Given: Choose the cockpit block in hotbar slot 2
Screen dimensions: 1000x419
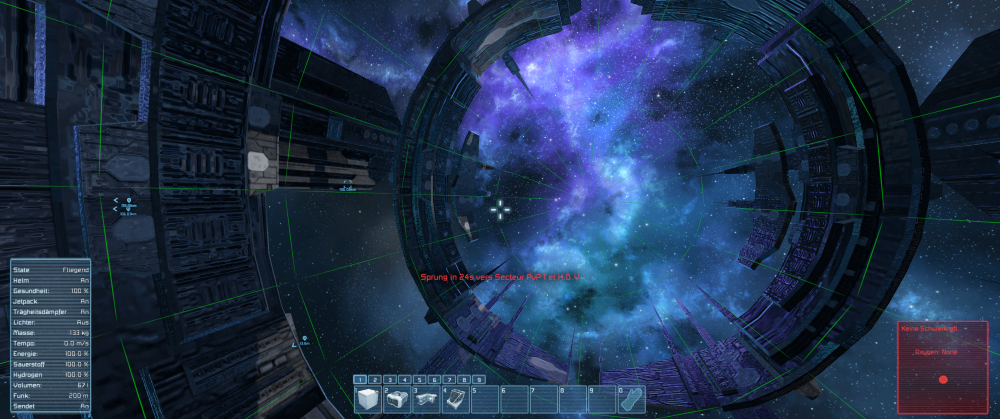Looking at the screenshot, I should [x=398, y=399].
